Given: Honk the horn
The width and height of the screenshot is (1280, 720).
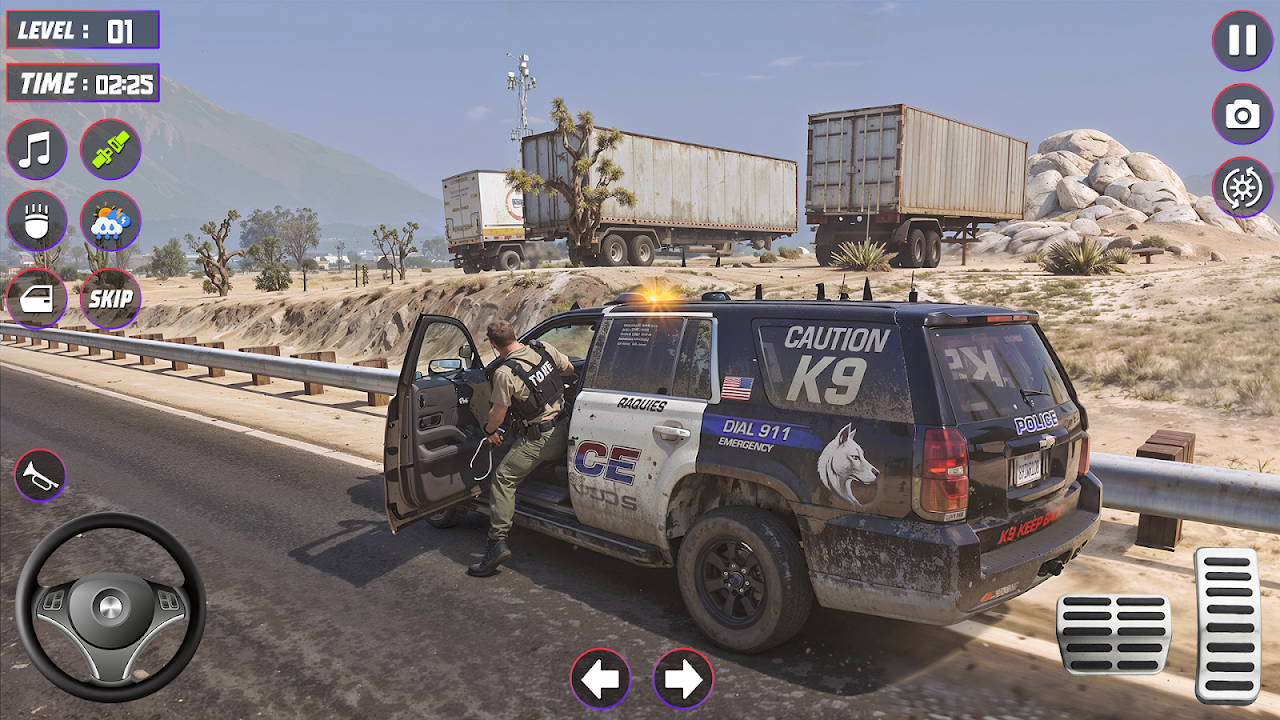Looking at the screenshot, I should pyautogui.click(x=40, y=475).
